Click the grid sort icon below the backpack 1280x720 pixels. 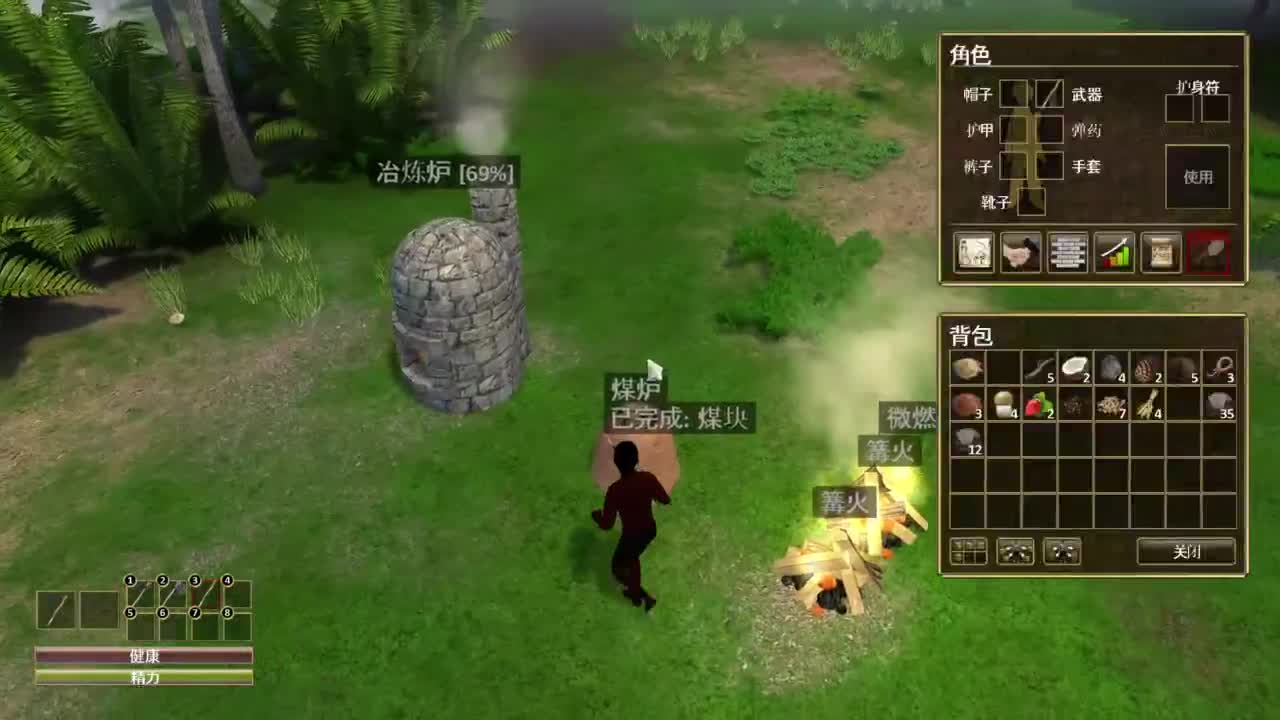(966, 552)
